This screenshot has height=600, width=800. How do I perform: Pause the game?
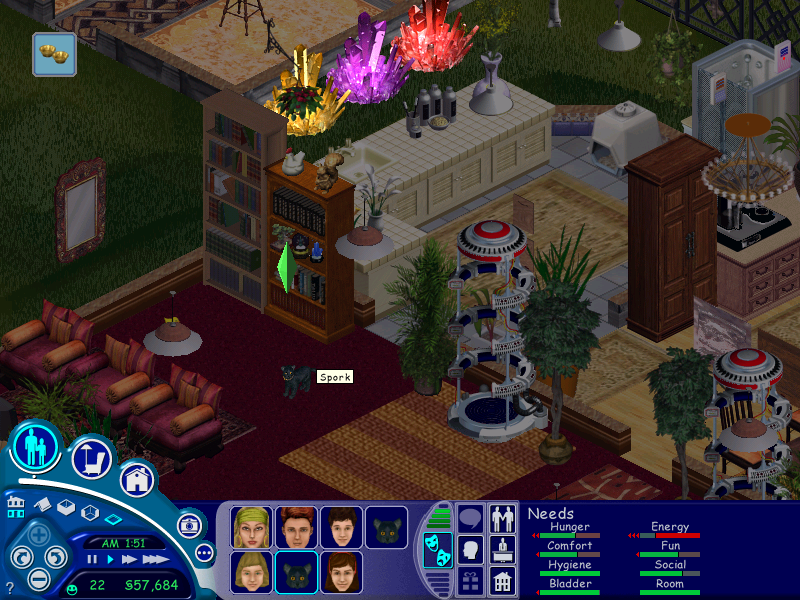coord(93,560)
